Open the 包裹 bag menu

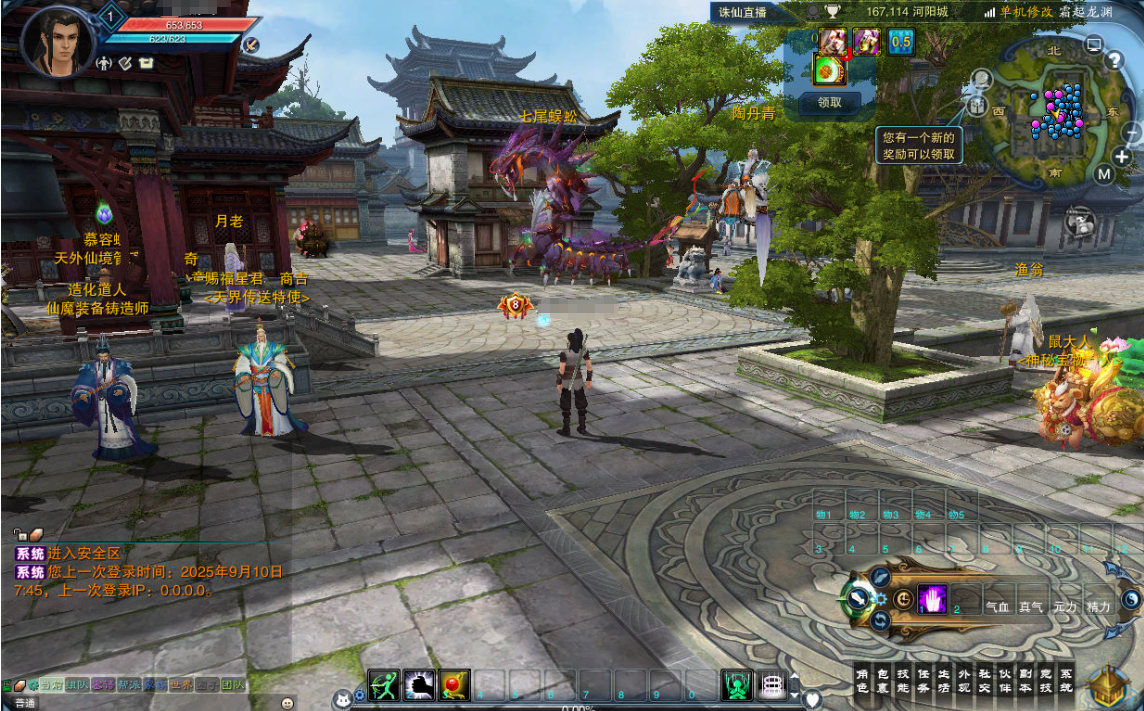(x=882, y=681)
